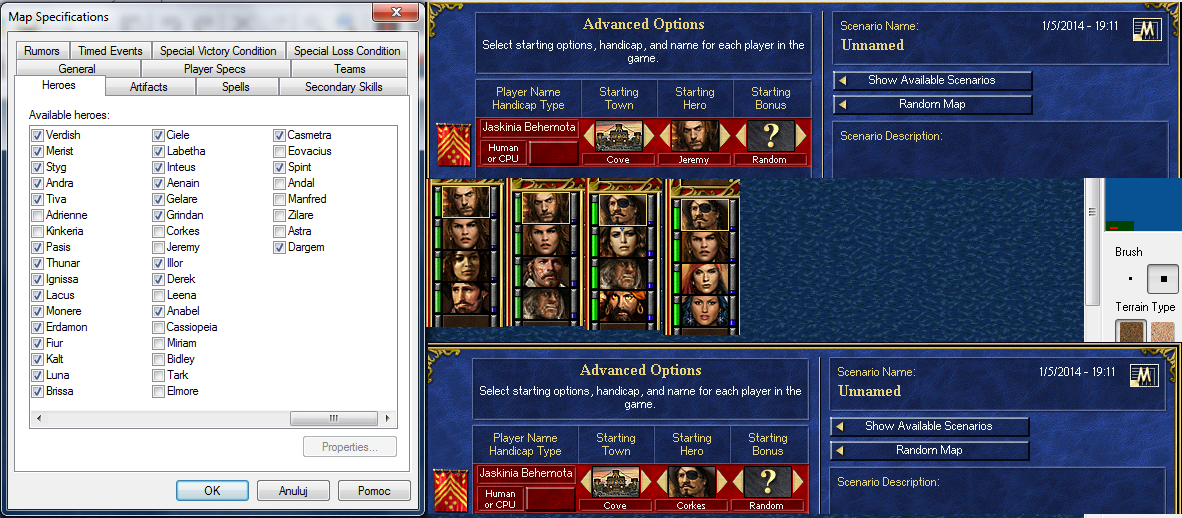Cancel the dialog with Anuluj

pos(293,491)
